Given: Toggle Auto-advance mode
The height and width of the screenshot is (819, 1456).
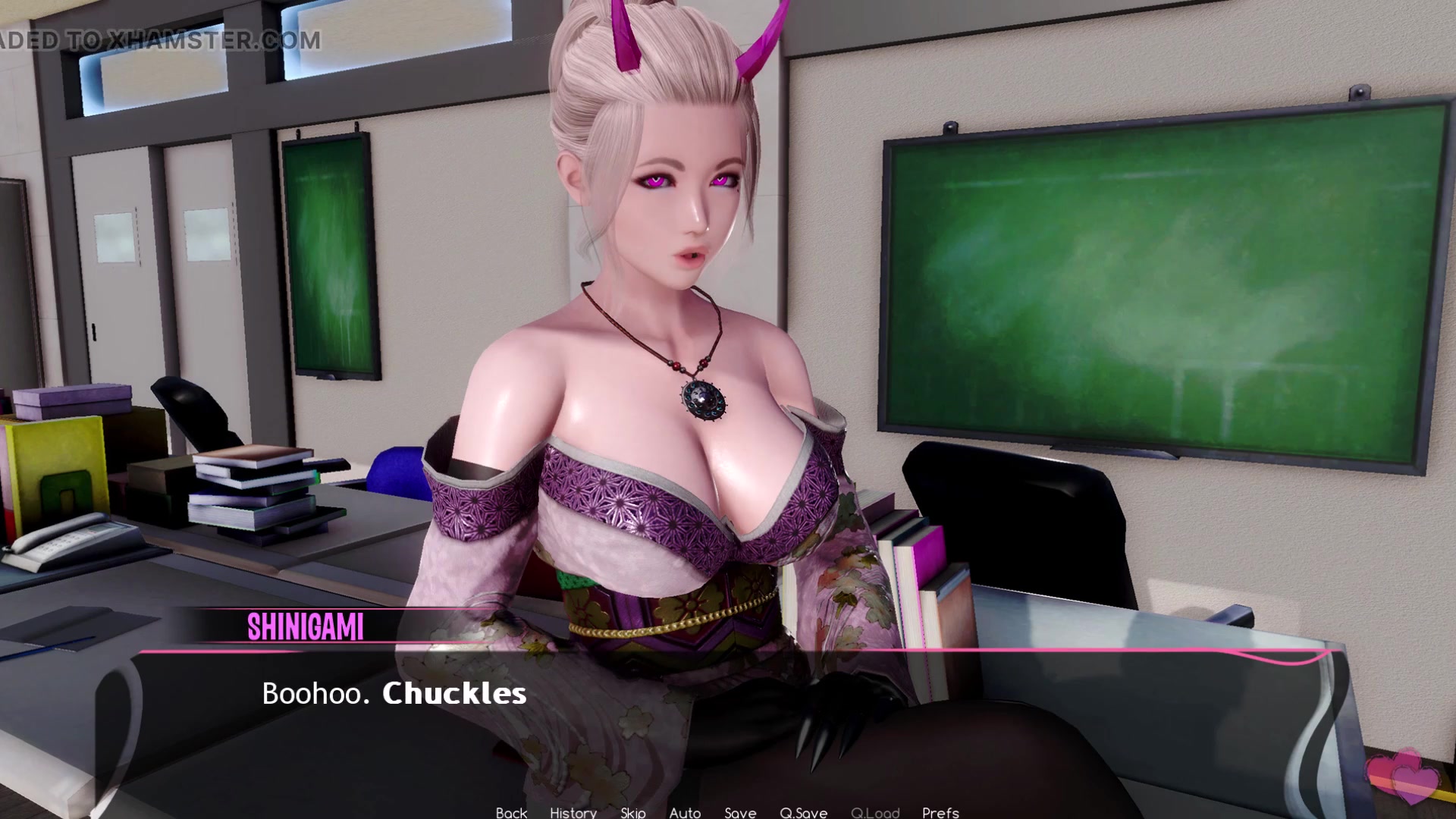Looking at the screenshot, I should pyautogui.click(x=685, y=813).
